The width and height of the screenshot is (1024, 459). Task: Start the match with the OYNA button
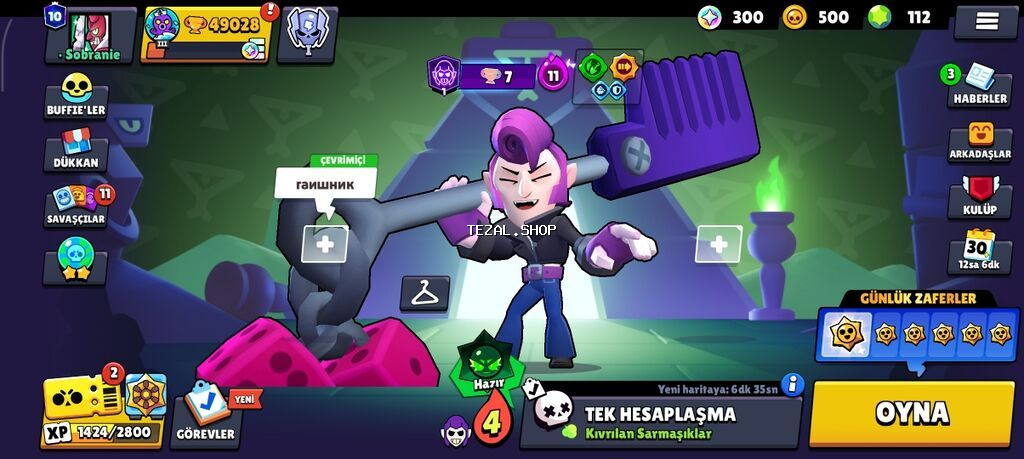click(911, 414)
